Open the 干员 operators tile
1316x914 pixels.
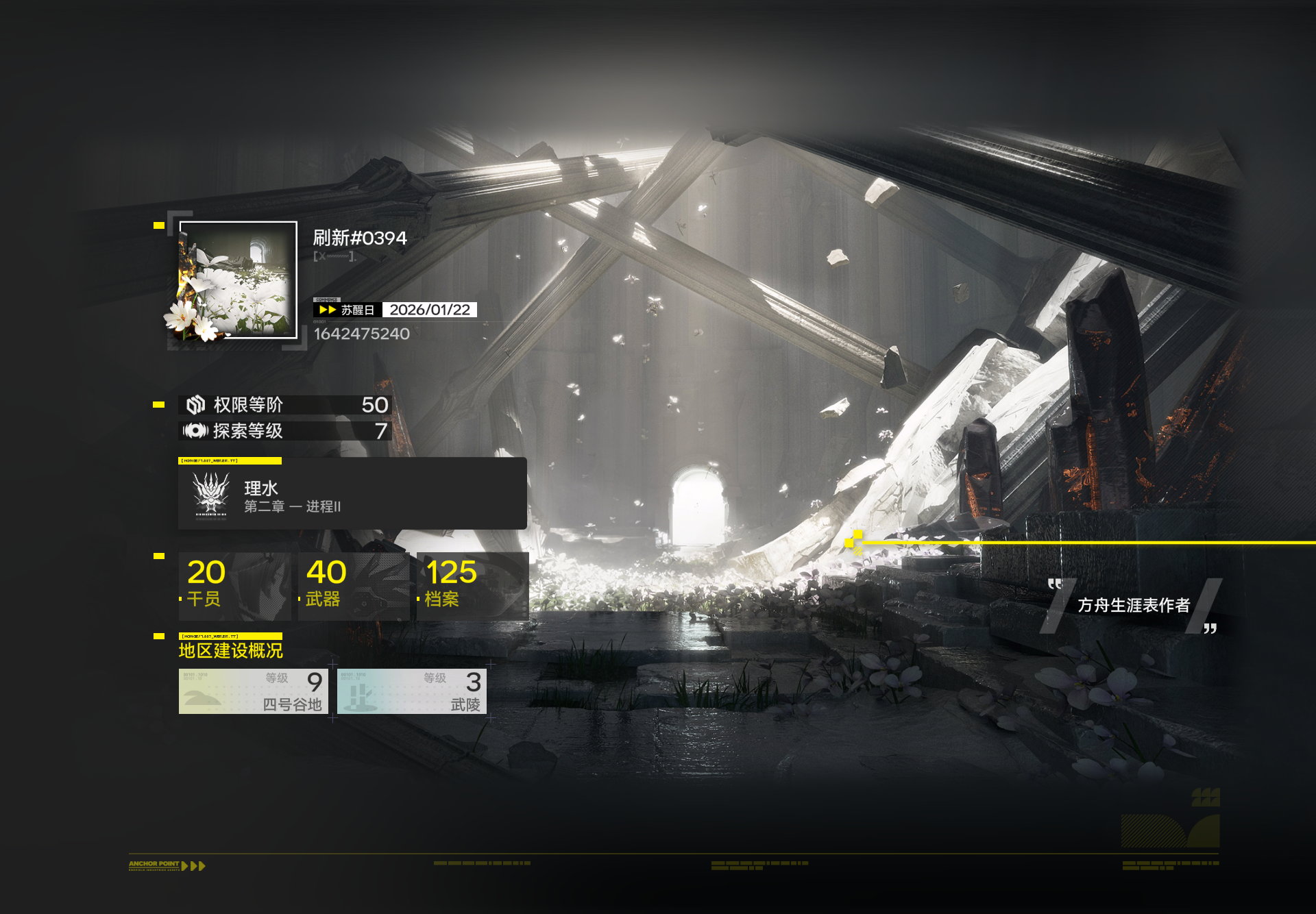coord(234,586)
